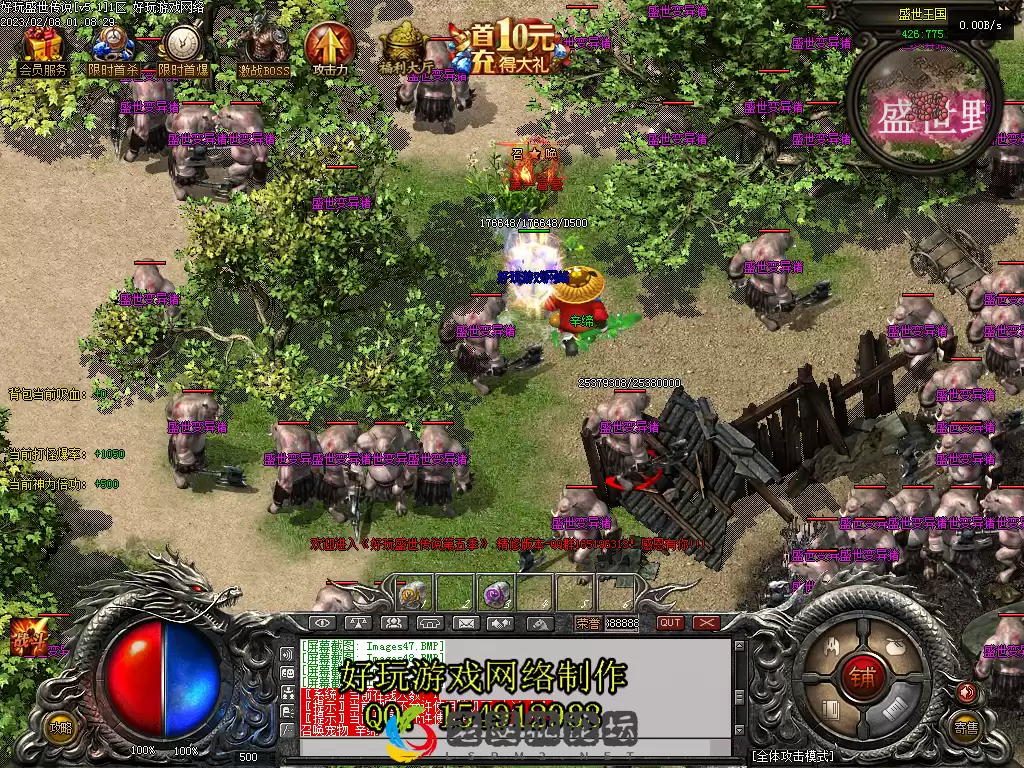Click the 攻击力 attack power icon
Screen dimensions: 1024x768
pyautogui.click(x=329, y=47)
